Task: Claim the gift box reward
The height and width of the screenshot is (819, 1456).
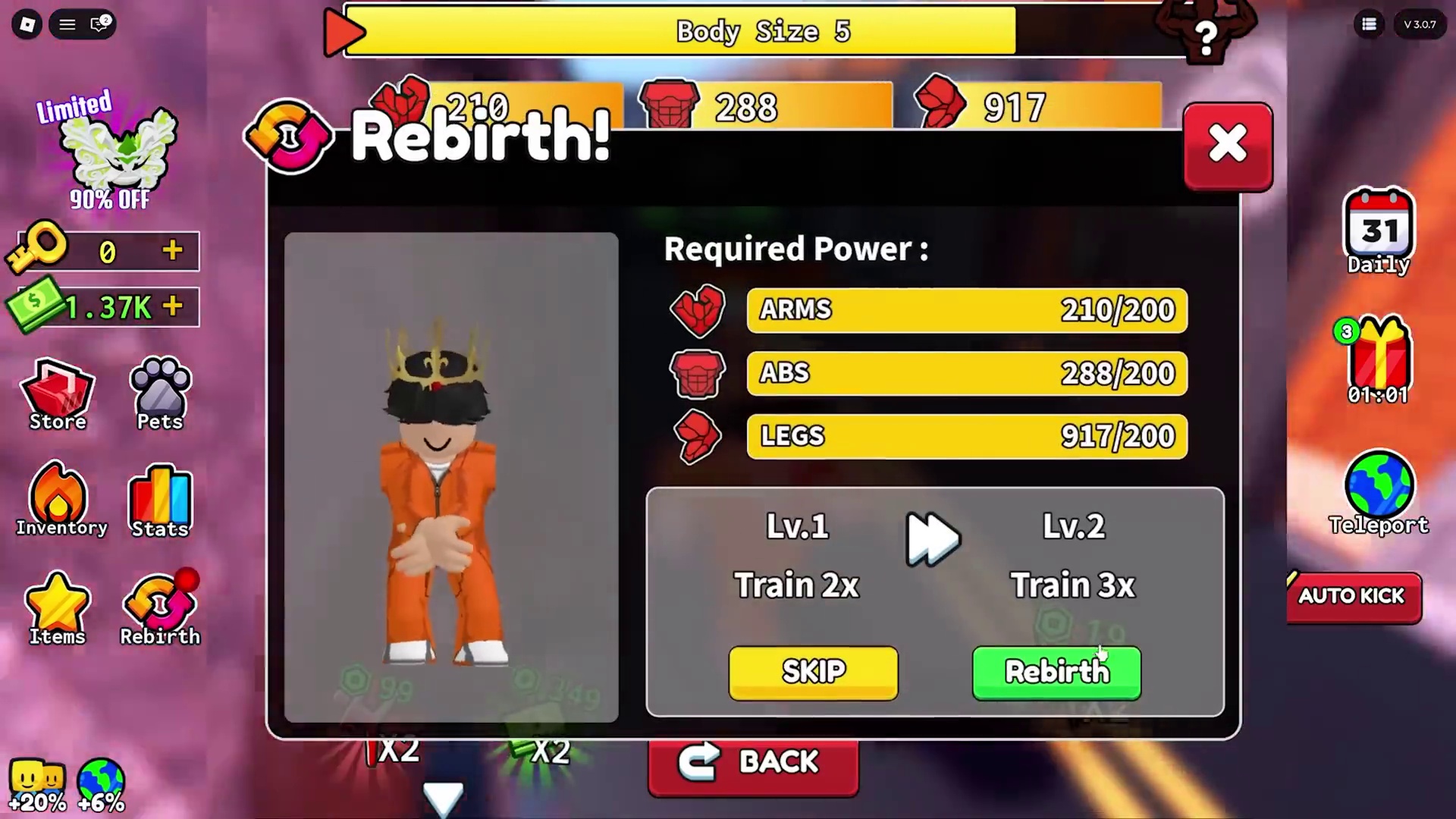Action: 1378,359
